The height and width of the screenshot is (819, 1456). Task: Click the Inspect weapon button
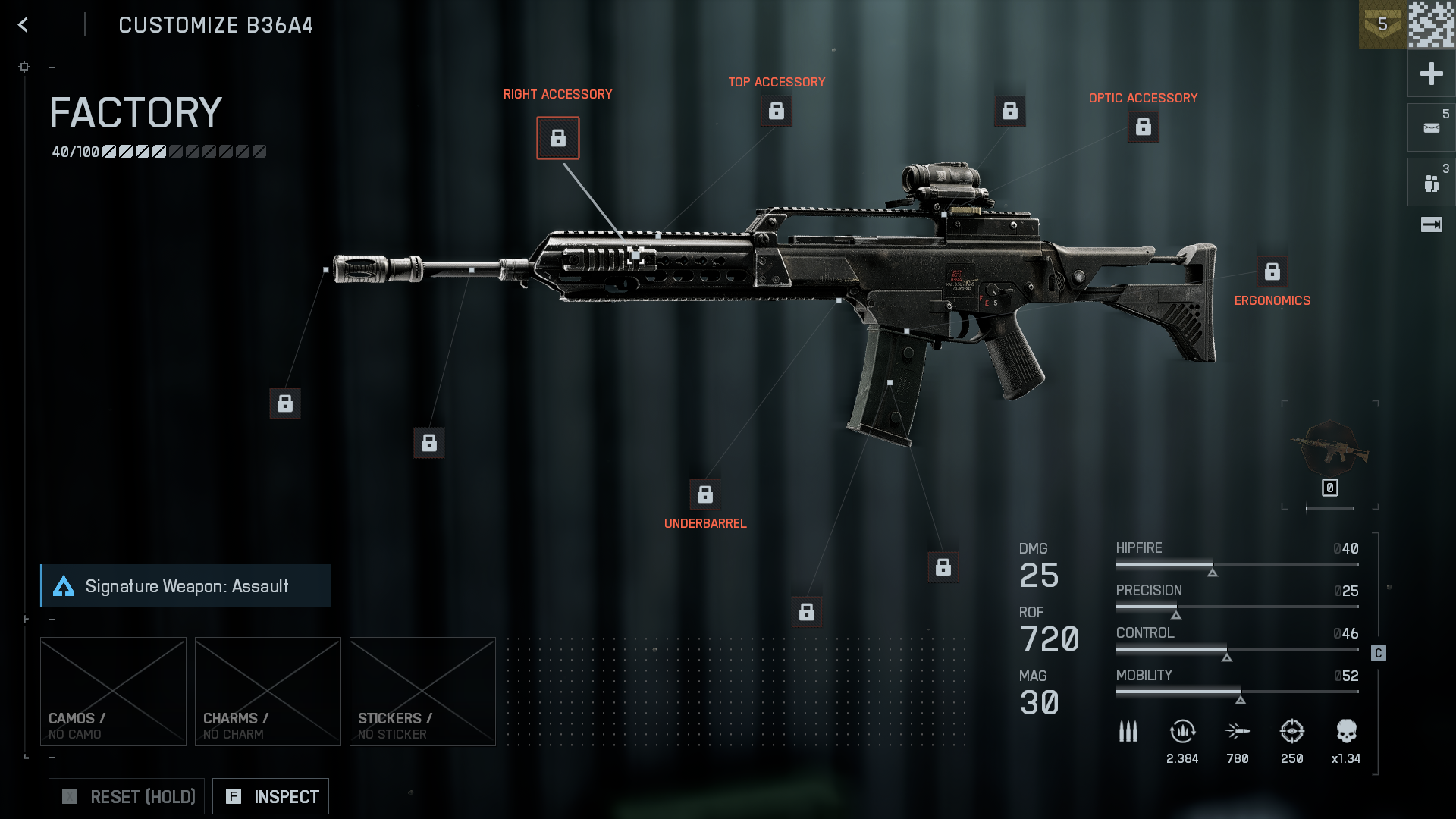(x=271, y=796)
